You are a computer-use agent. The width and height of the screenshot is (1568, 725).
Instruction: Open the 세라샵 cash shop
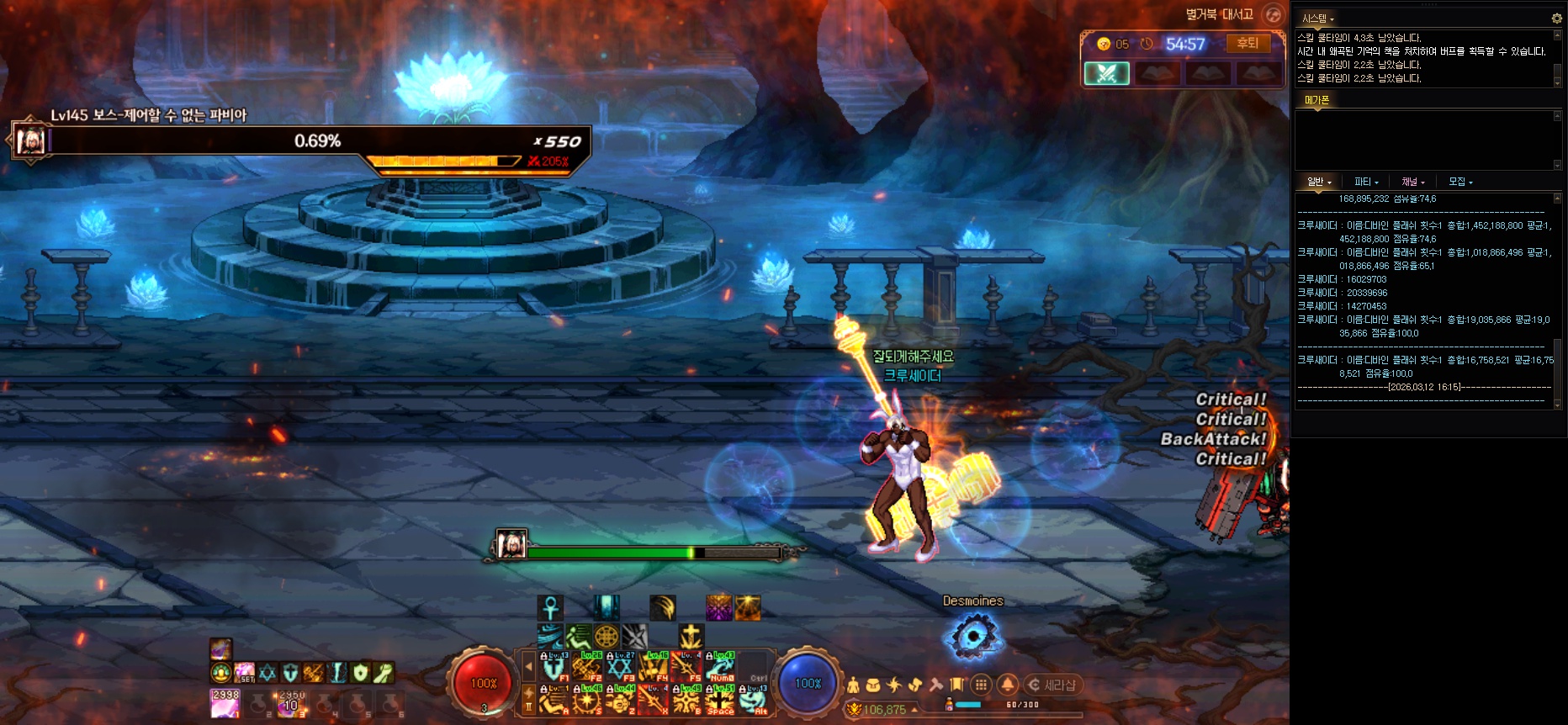1052,685
